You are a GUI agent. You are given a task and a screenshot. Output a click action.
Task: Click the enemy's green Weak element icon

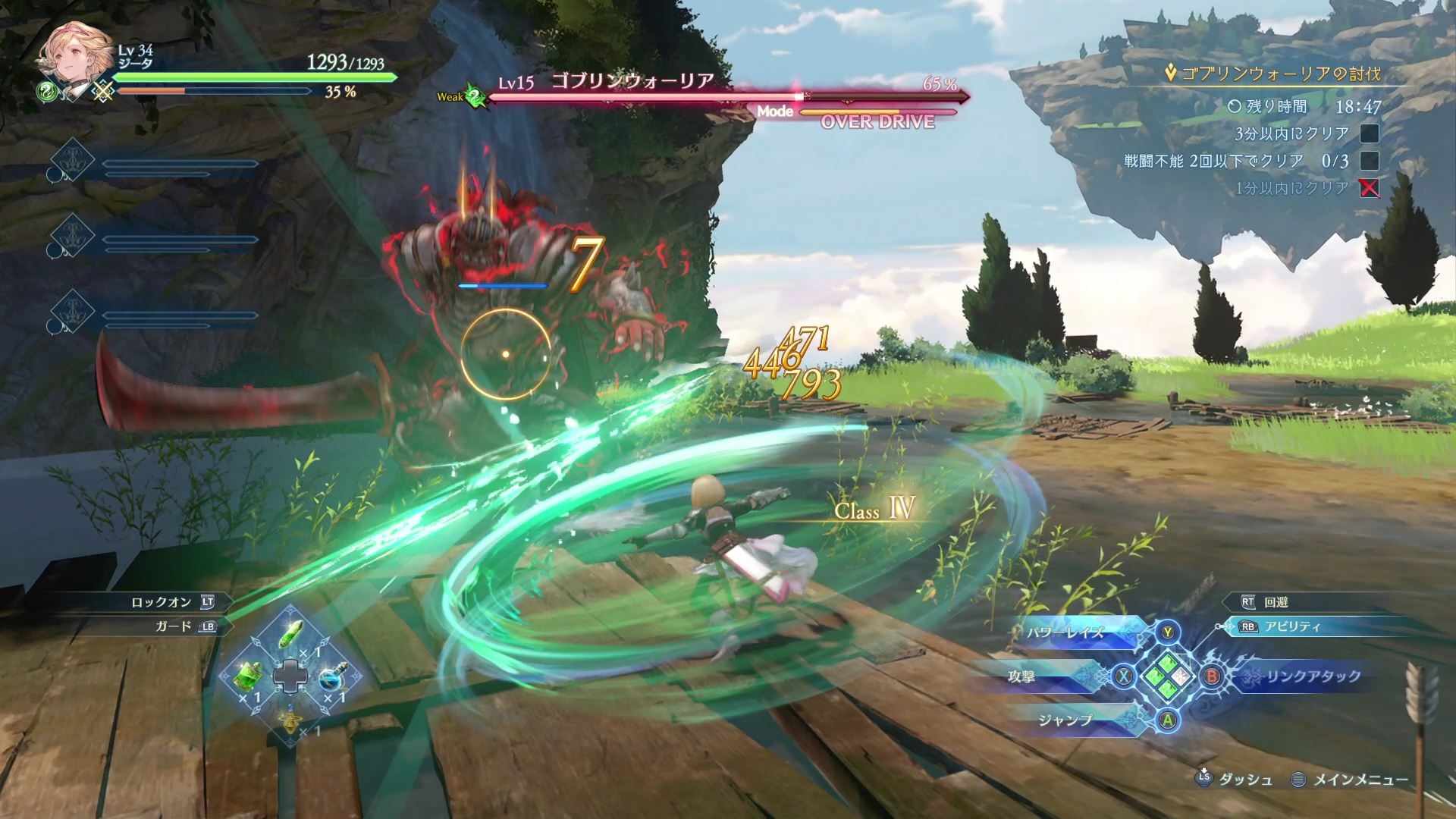tap(475, 97)
